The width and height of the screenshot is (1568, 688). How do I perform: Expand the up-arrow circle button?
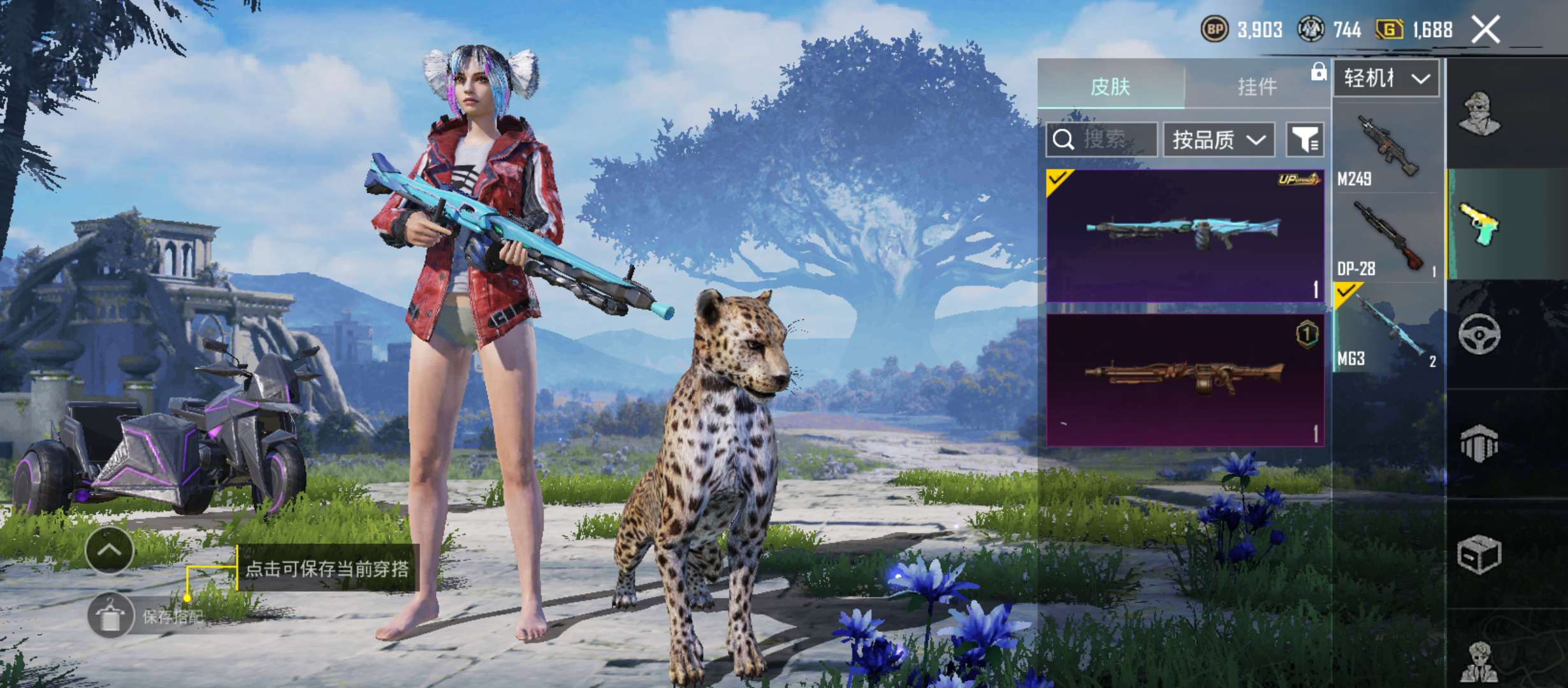(x=109, y=550)
